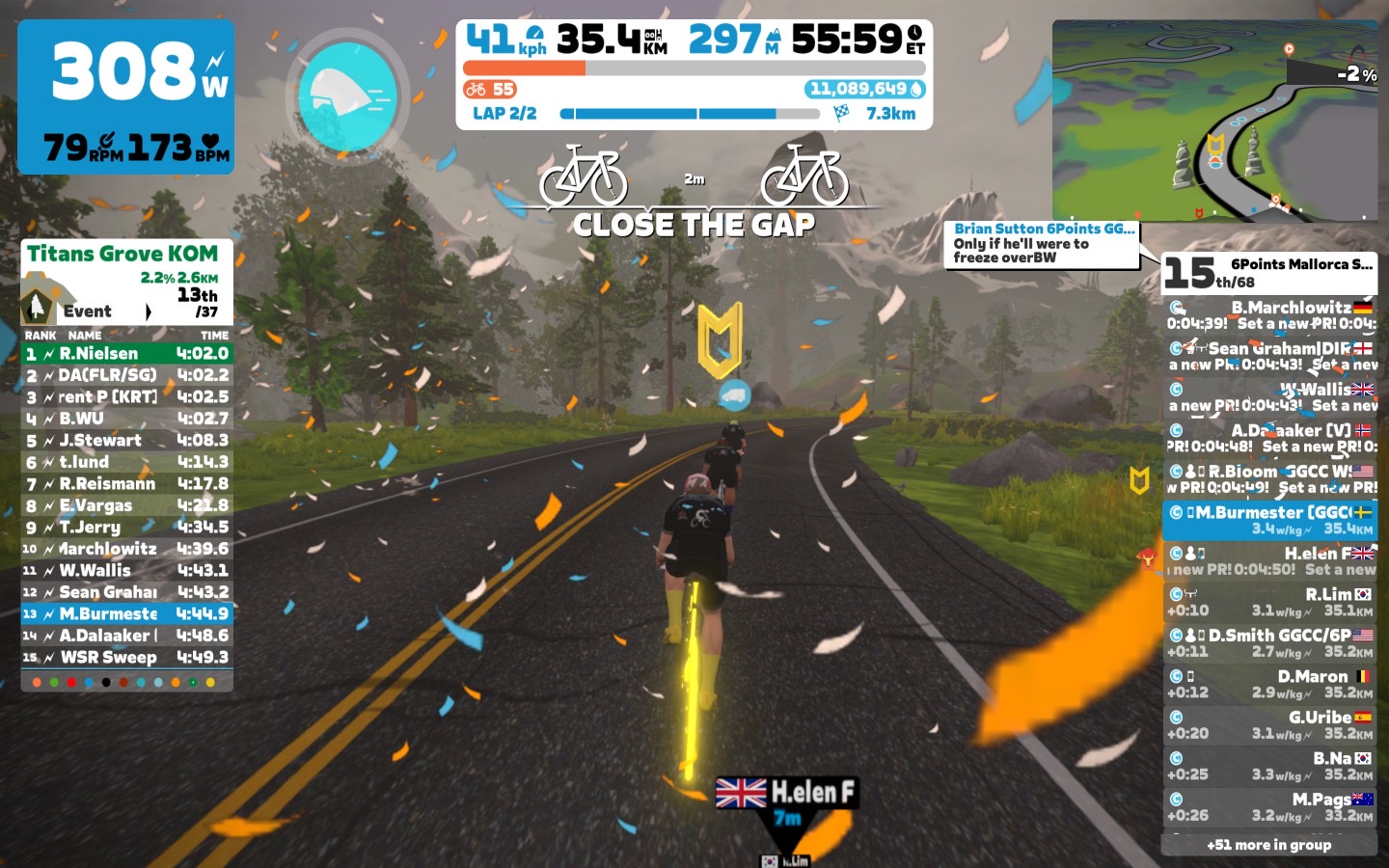Open the 6Points Mallorca event position header
Screen dimensions: 1389x868
coord(1269,272)
